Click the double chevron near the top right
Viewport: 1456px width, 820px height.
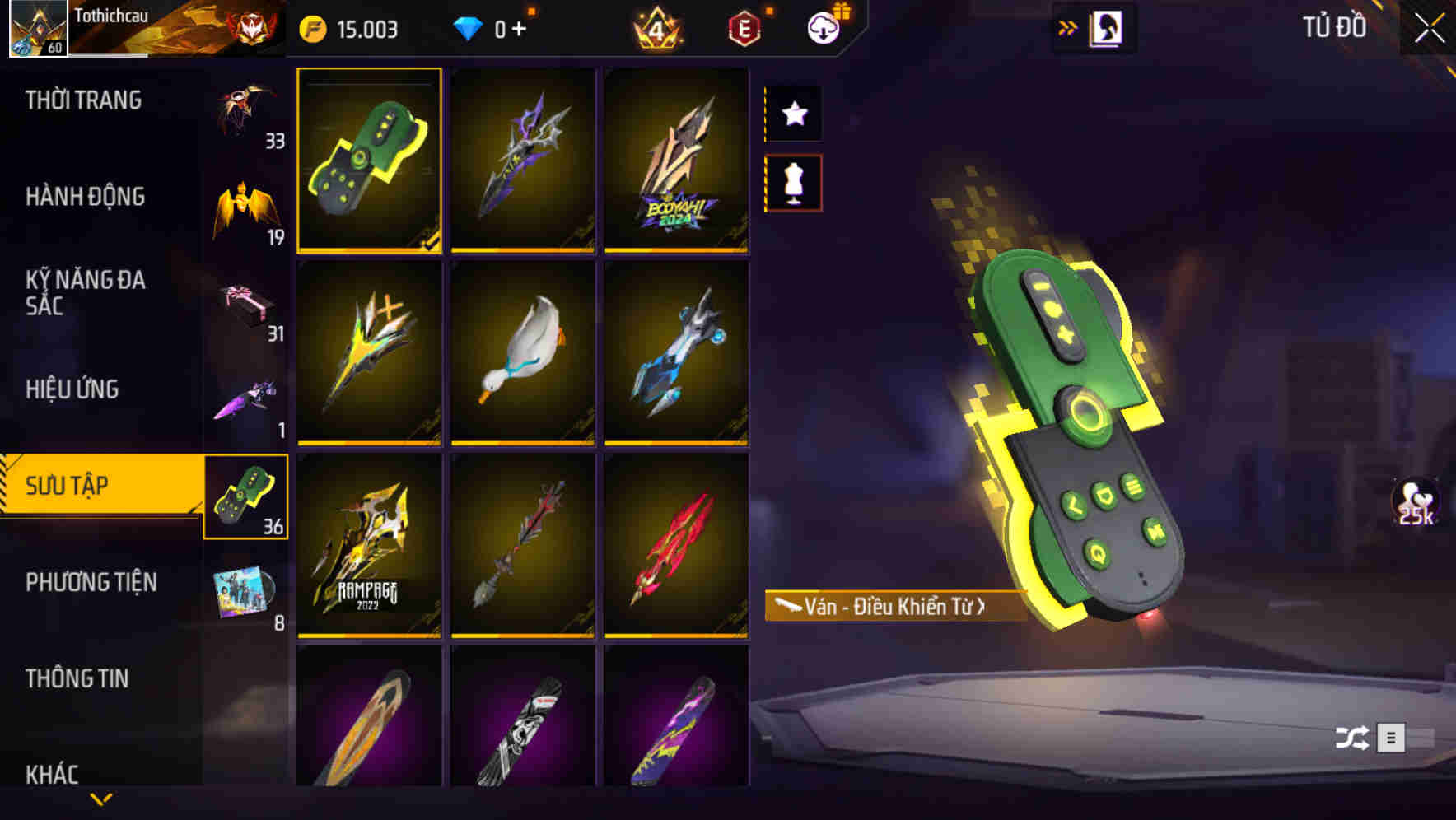pyautogui.click(x=1067, y=27)
